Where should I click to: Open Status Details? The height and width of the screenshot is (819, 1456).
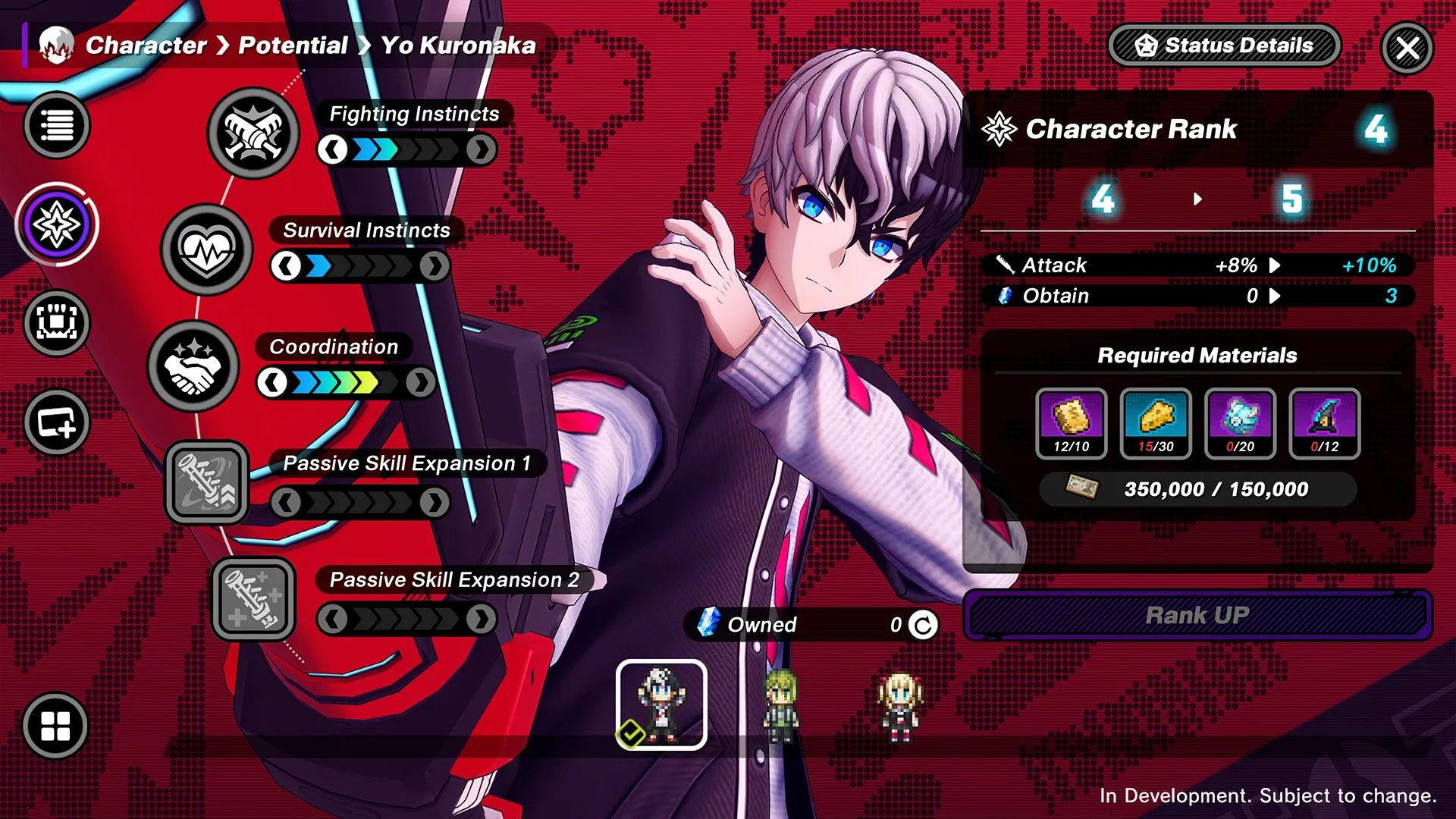[1224, 45]
